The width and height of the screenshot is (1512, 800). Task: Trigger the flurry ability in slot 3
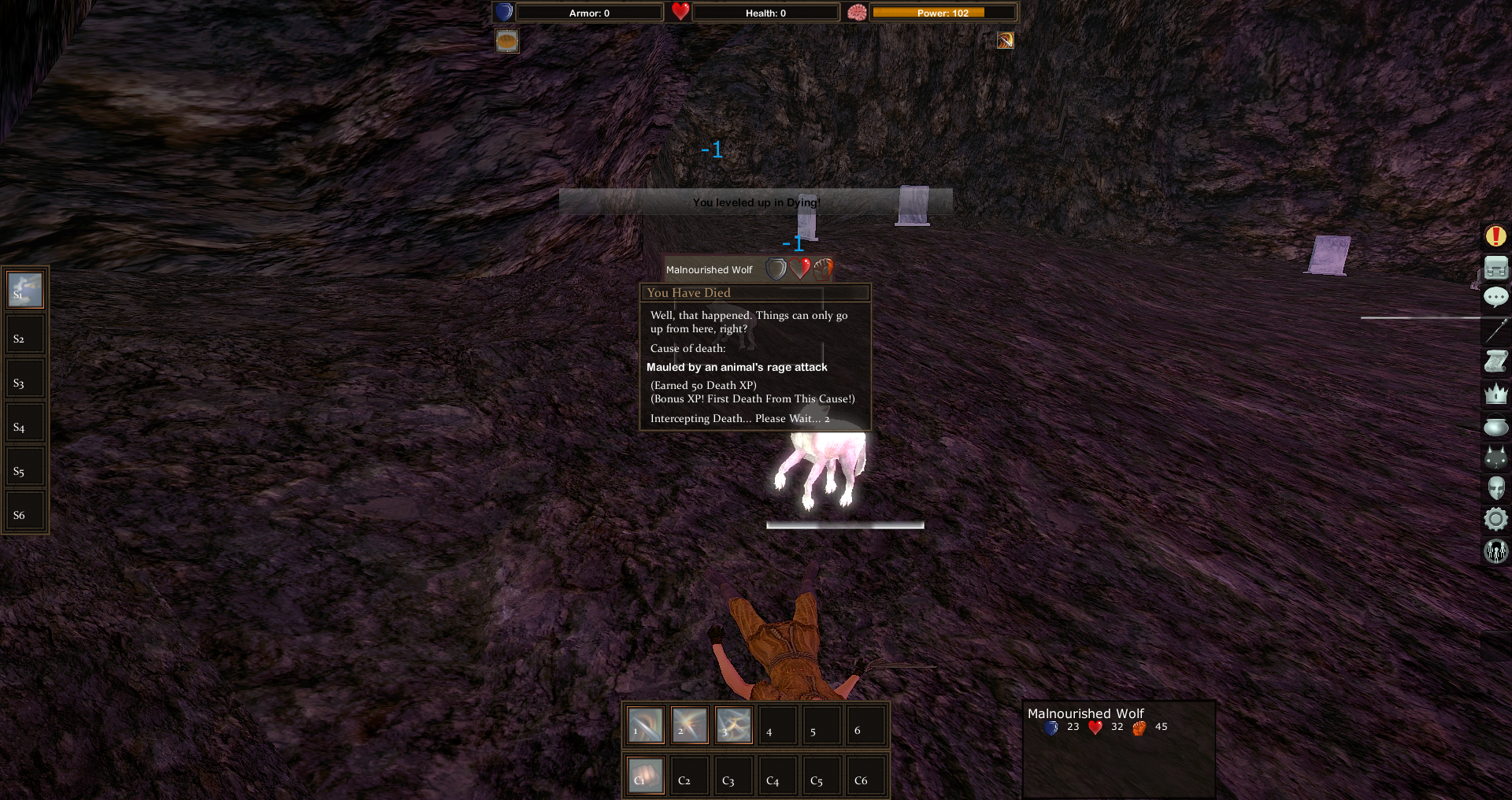733,724
